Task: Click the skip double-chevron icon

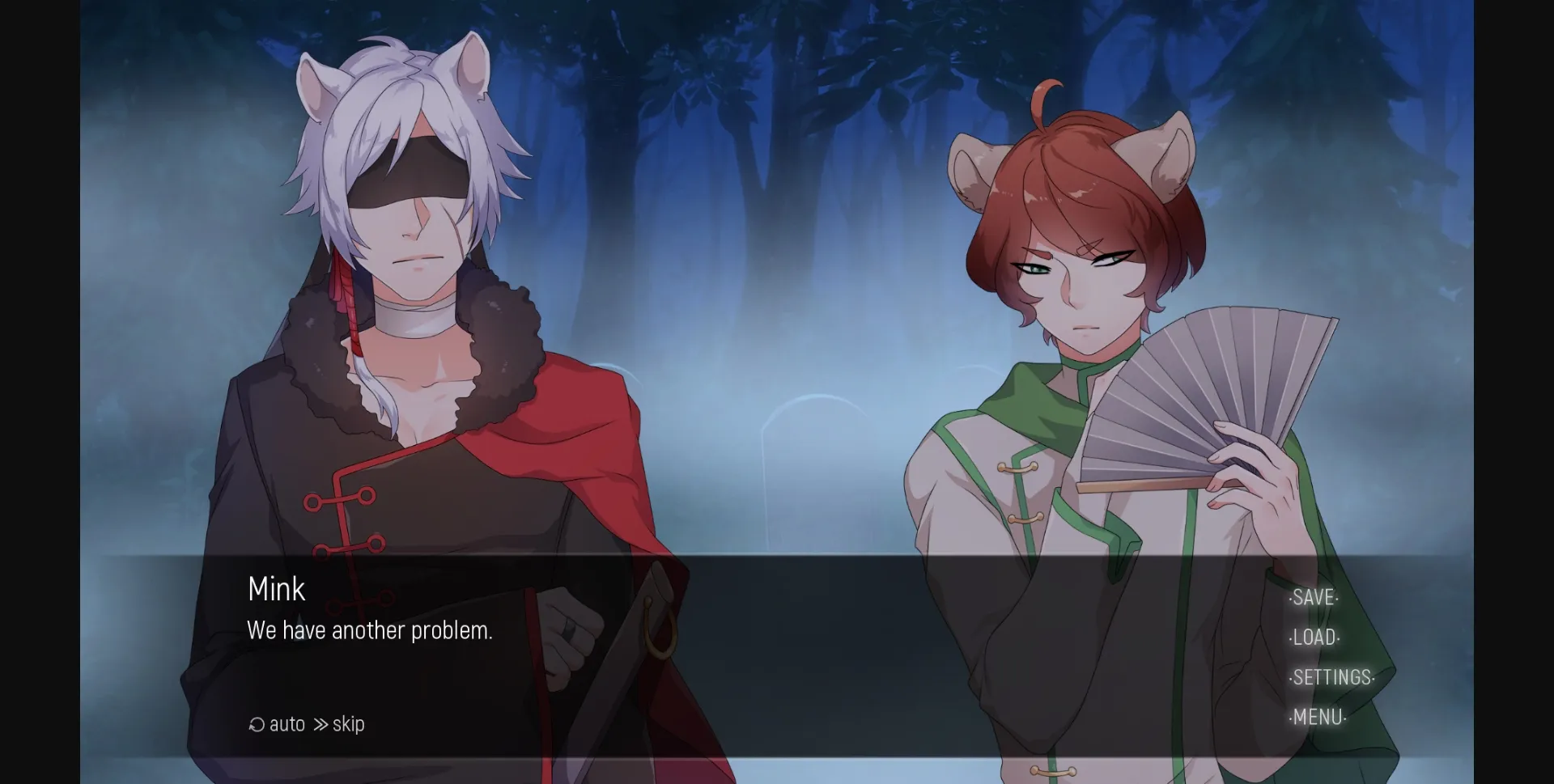Action: pos(321,723)
